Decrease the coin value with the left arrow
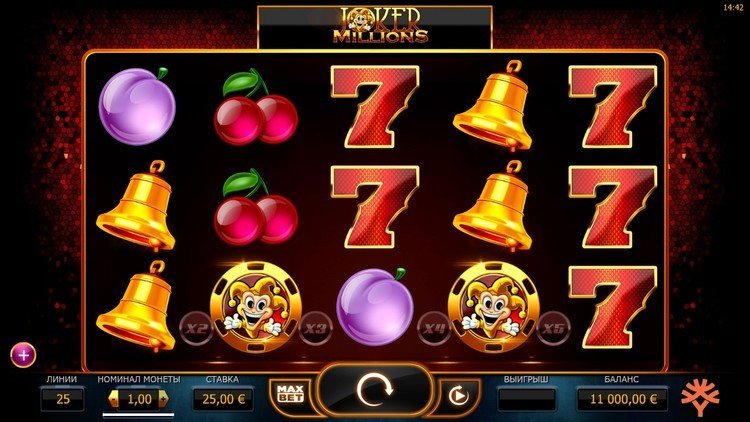The height and width of the screenshot is (422, 750). pos(111,400)
